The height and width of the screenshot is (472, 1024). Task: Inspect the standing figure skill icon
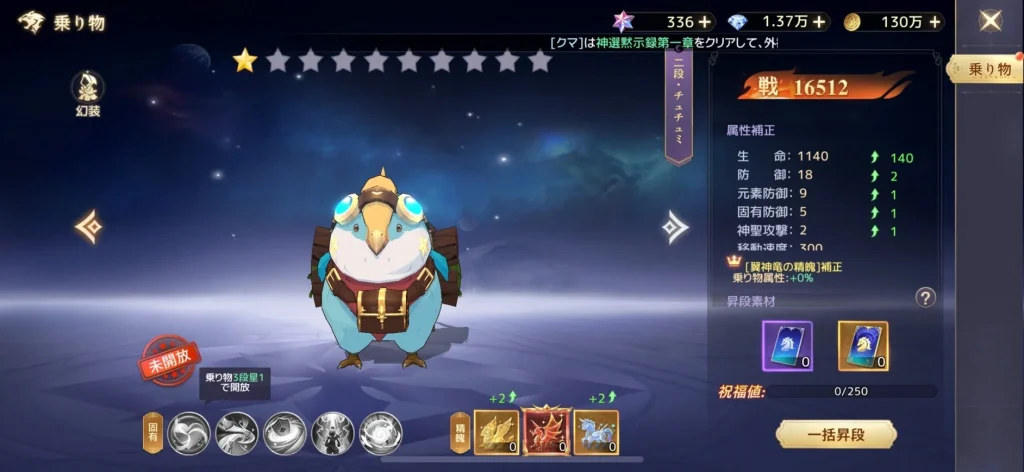333,433
